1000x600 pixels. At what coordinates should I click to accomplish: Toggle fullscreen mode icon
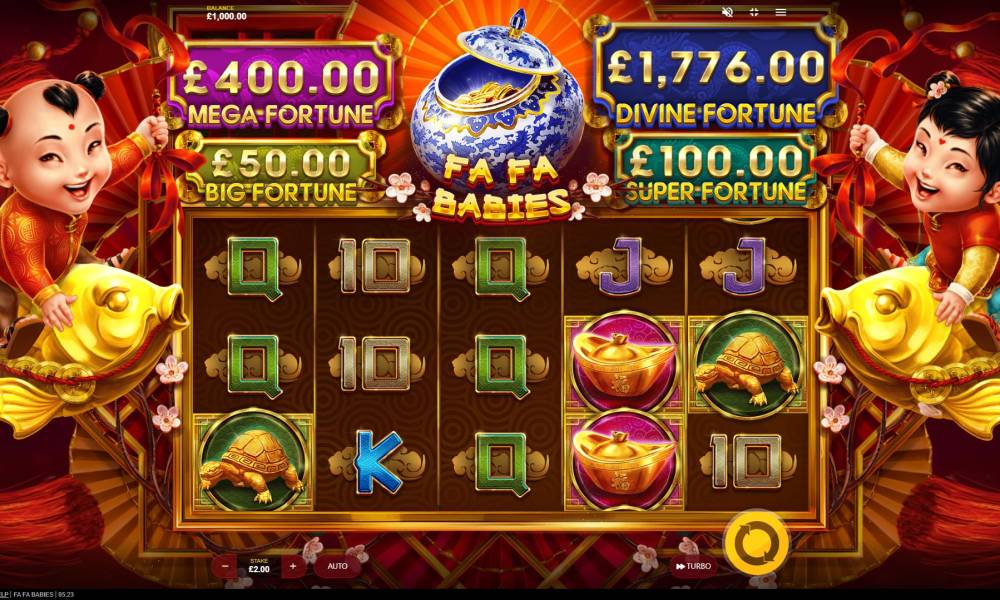[x=754, y=12]
